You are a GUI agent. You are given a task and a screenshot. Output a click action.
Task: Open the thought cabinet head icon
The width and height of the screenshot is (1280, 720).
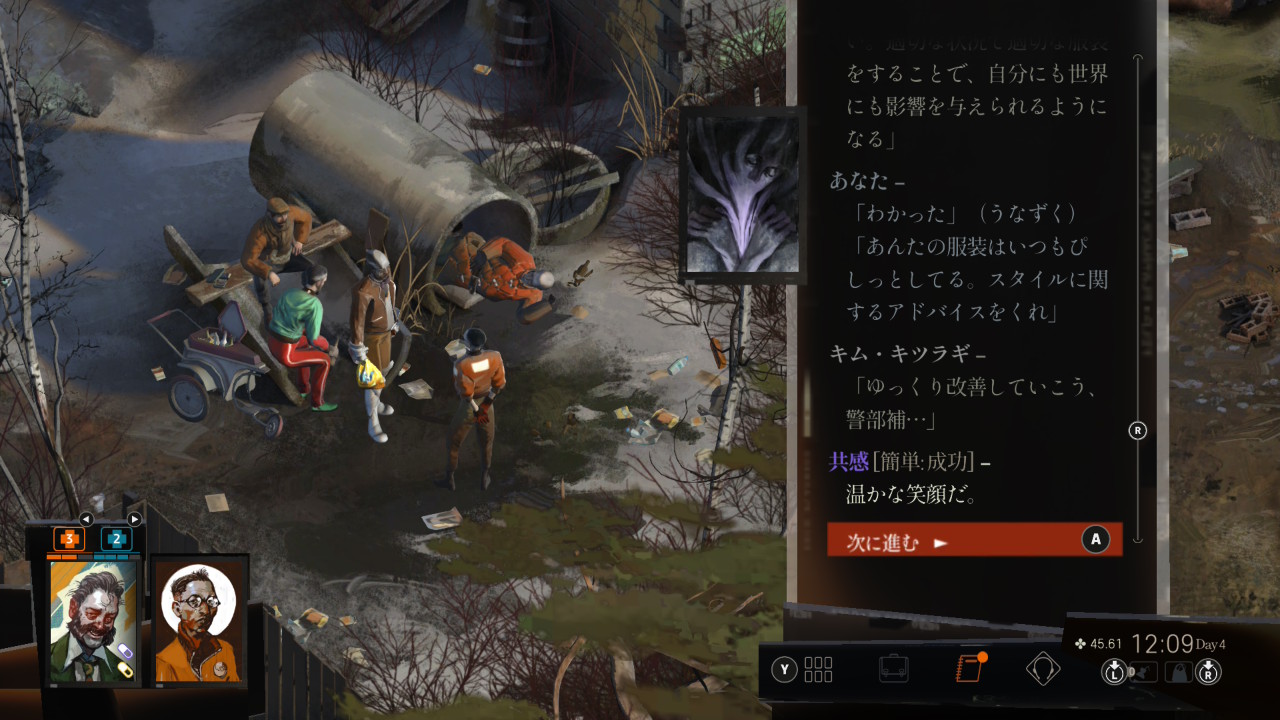[1042, 668]
